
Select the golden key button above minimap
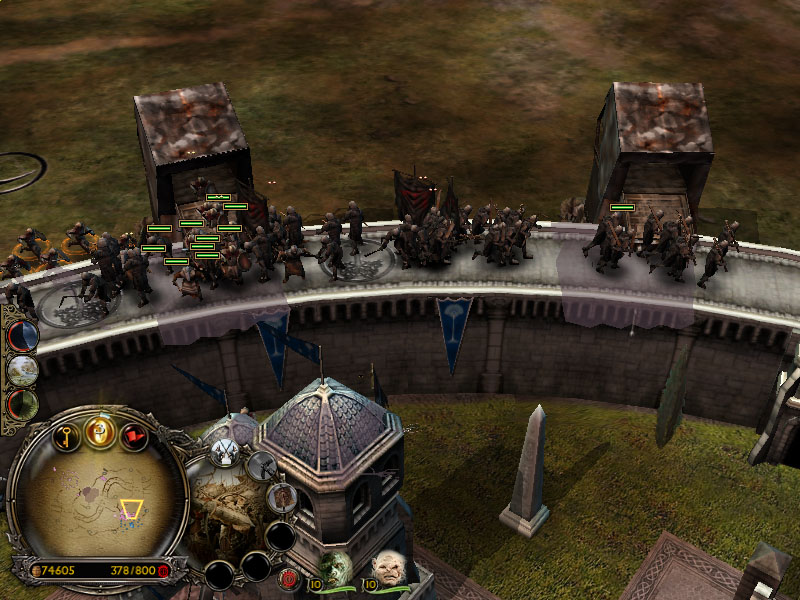point(67,436)
